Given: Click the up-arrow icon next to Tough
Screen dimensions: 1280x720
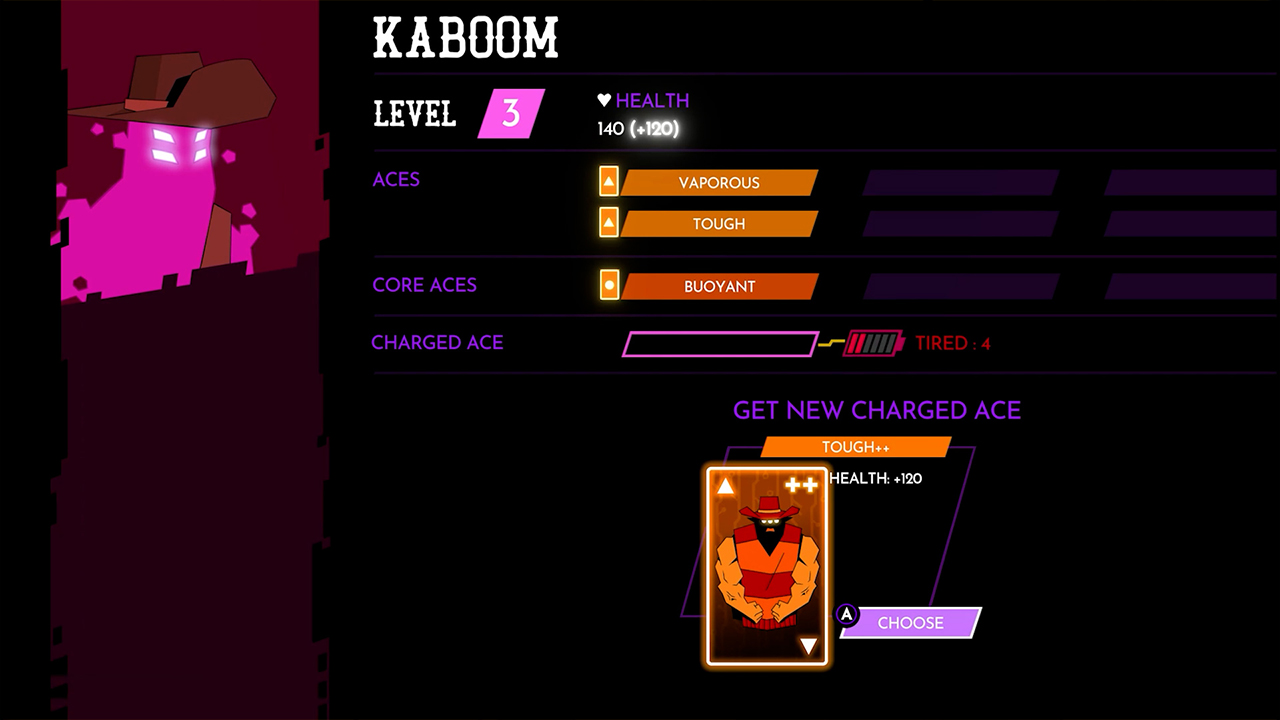Looking at the screenshot, I should coord(610,223).
